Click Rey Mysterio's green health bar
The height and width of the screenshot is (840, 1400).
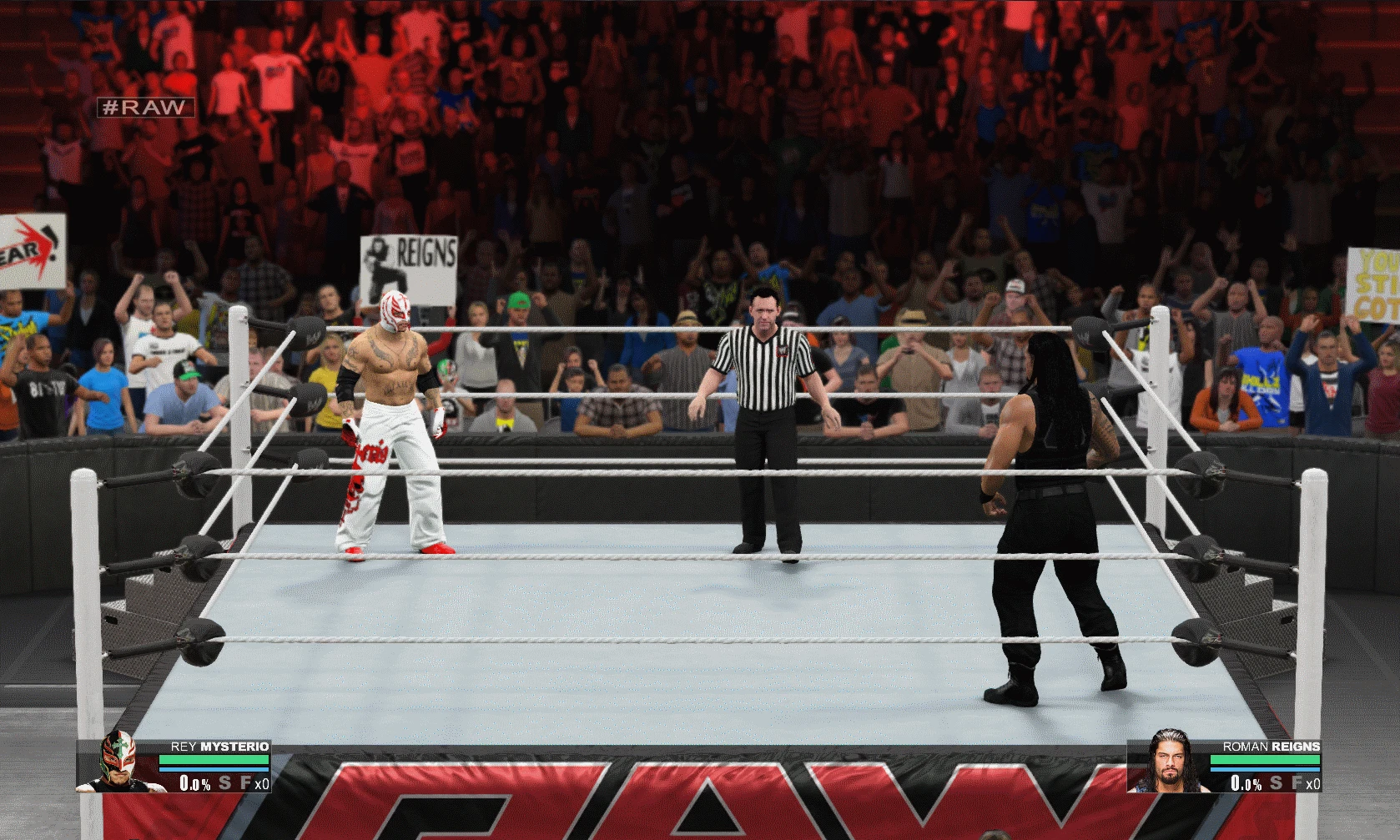point(214,758)
